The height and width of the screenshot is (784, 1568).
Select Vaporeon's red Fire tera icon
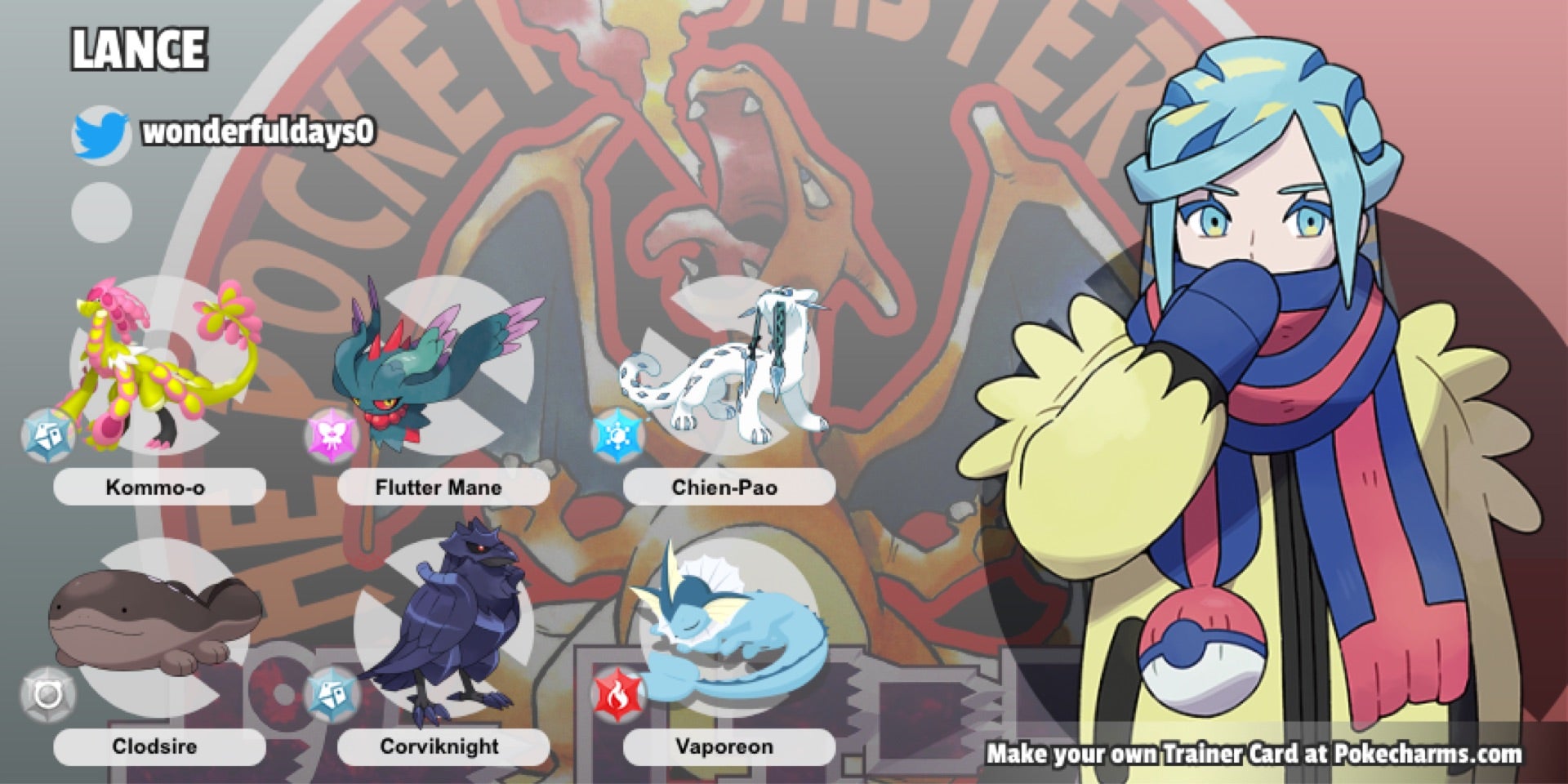click(617, 694)
